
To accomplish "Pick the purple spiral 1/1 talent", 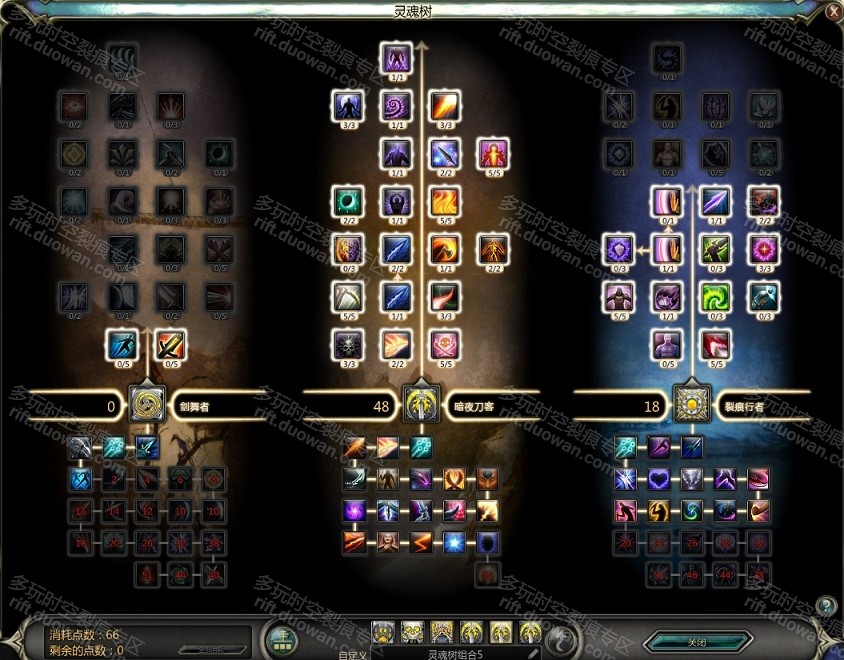I will pyautogui.click(x=396, y=105).
